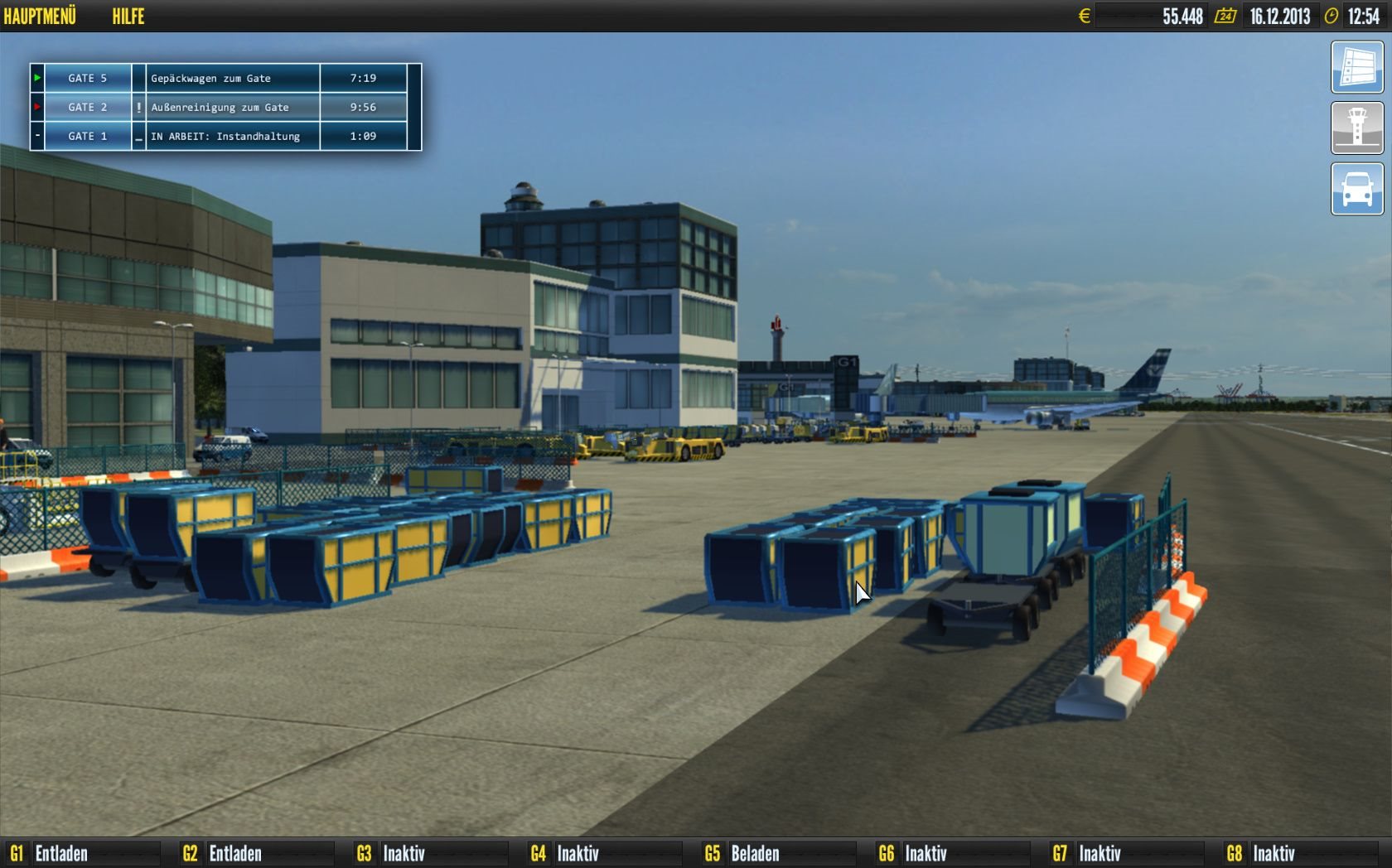The image size is (1392, 868).
Task: Open the Hilfe menu
Action: coord(128,16)
